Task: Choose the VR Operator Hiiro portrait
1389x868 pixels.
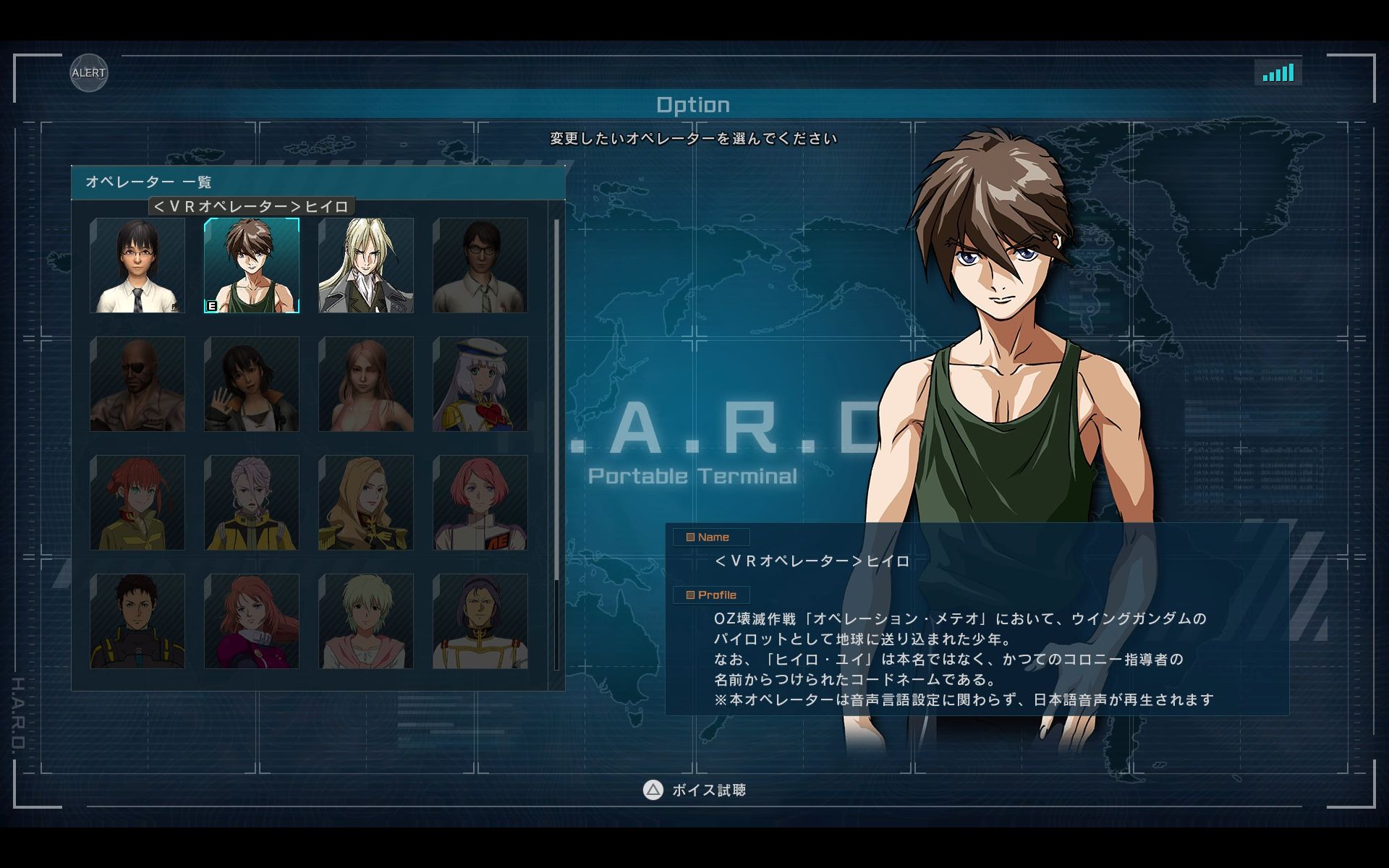Action: tap(252, 265)
